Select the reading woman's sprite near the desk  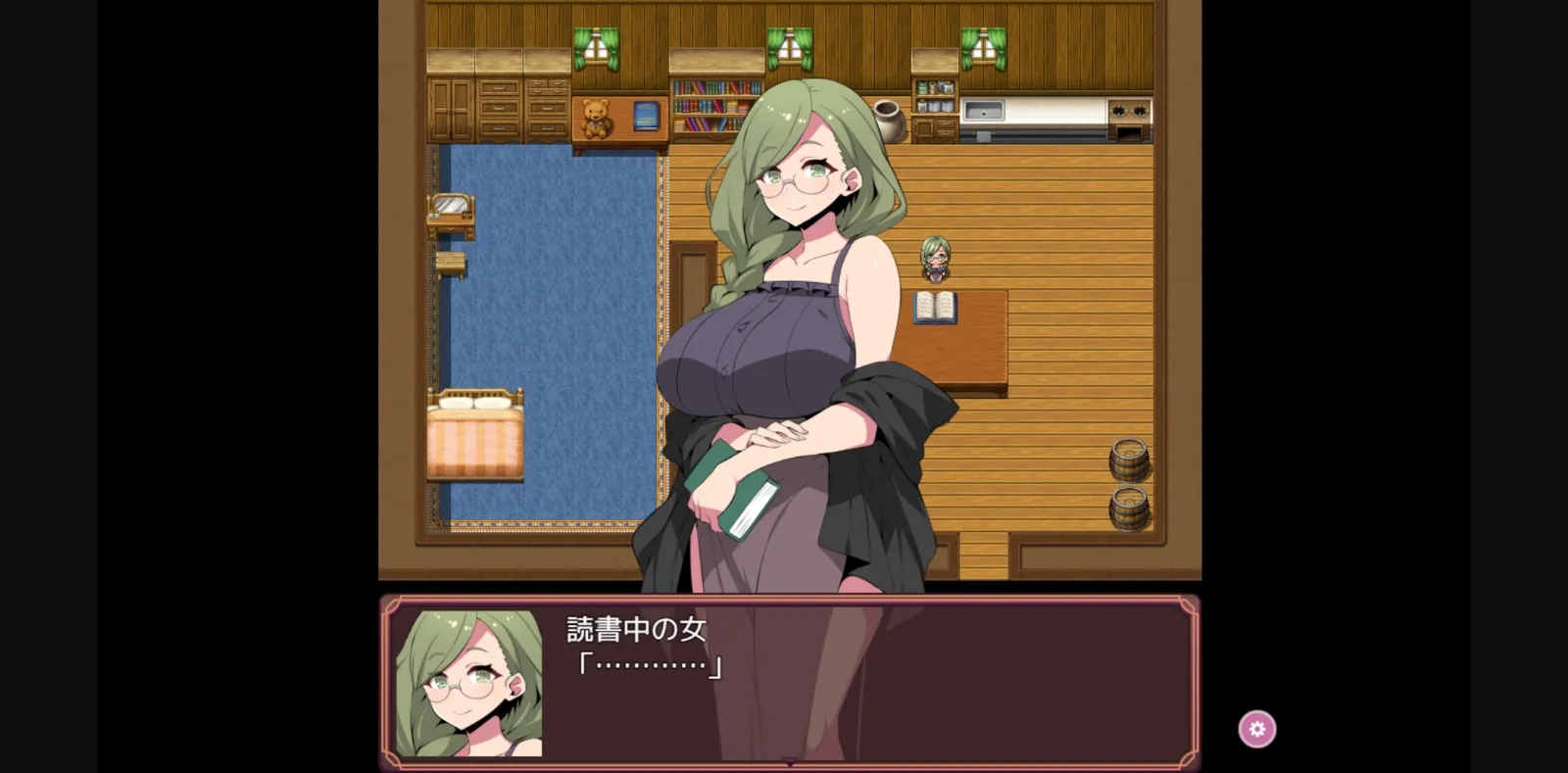click(933, 260)
